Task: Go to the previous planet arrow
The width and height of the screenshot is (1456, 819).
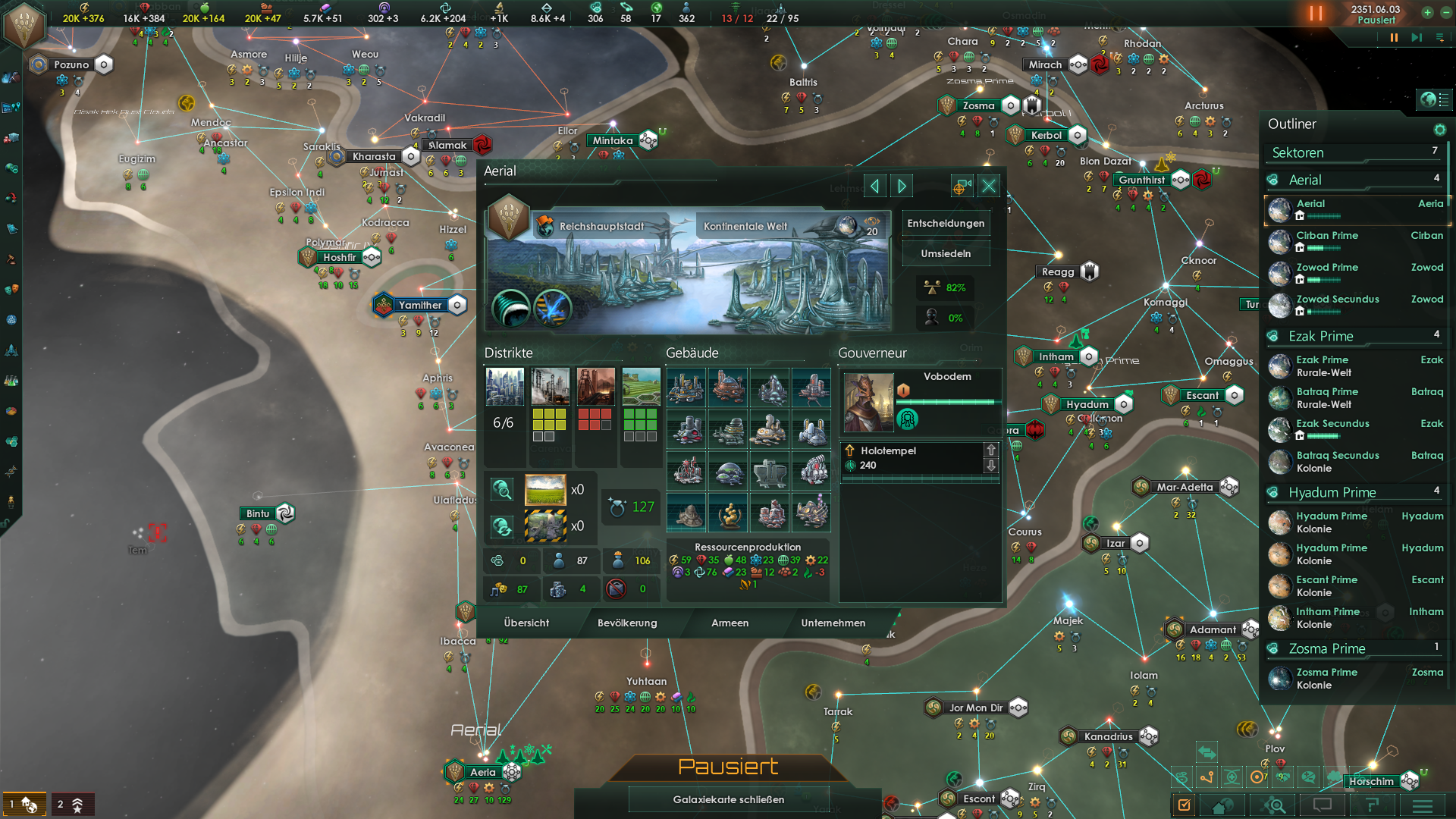Action: point(874,186)
